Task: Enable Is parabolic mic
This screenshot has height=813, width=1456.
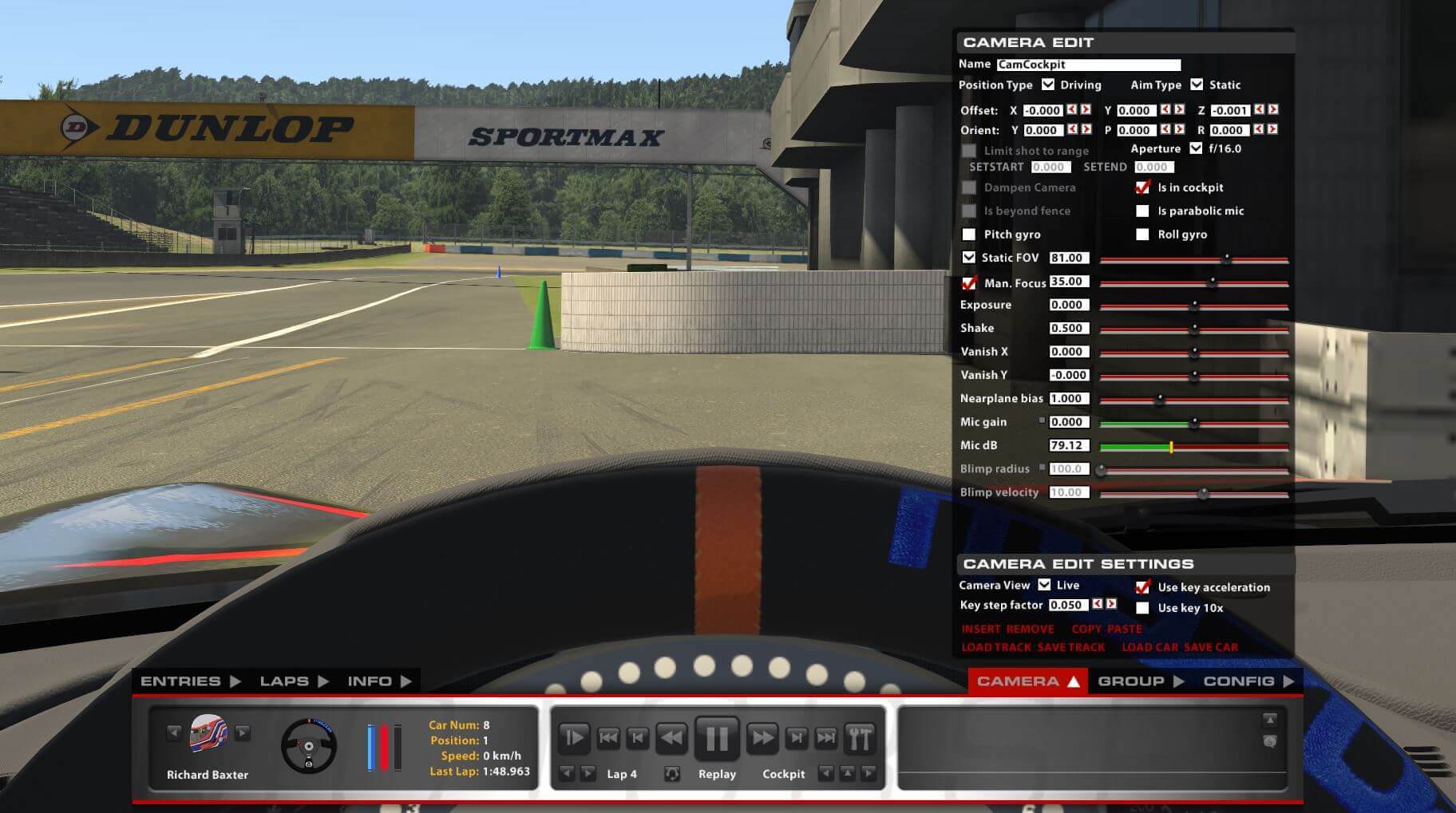Action: pyautogui.click(x=1142, y=211)
